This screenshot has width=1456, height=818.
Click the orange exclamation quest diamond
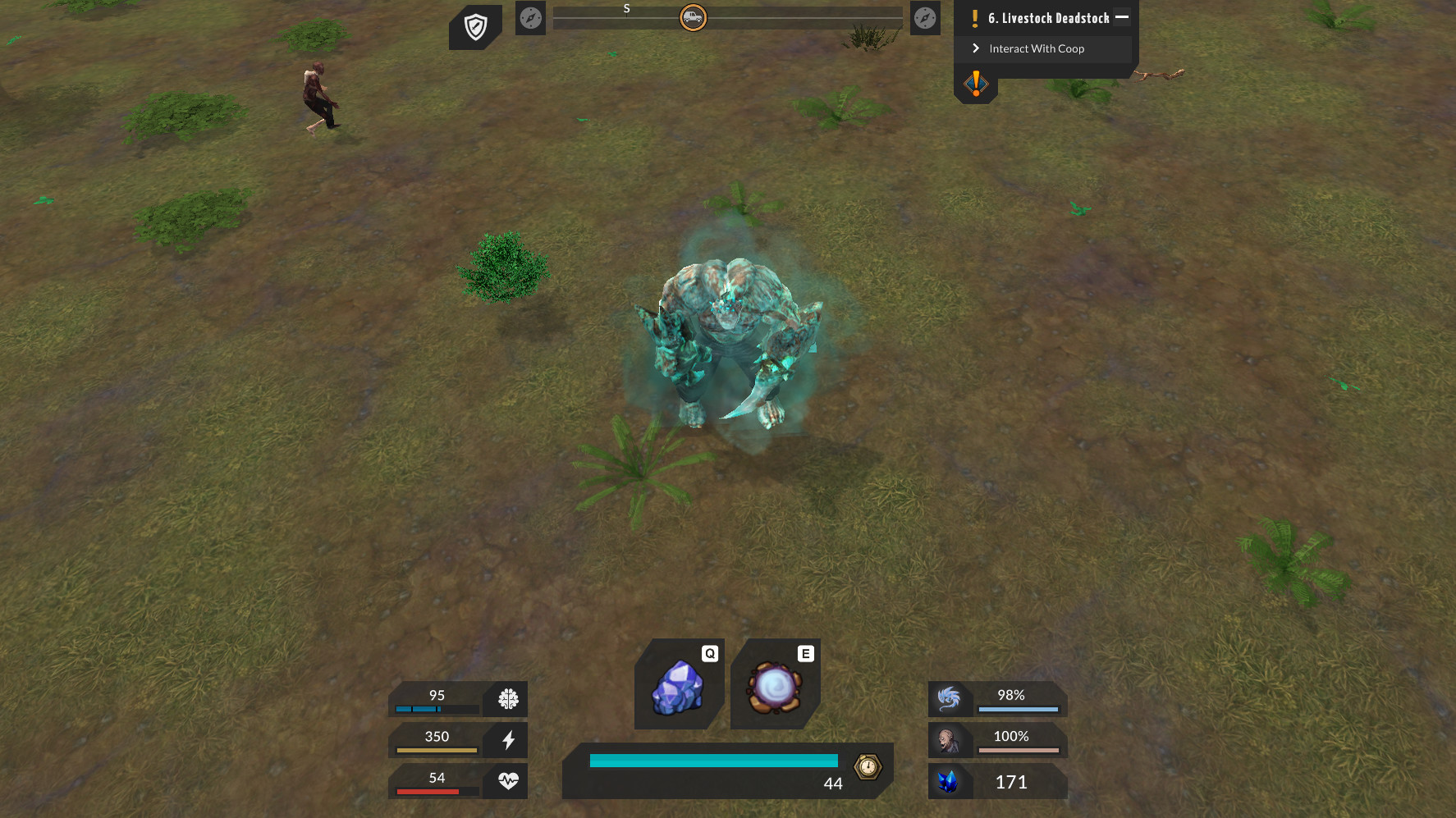(976, 83)
